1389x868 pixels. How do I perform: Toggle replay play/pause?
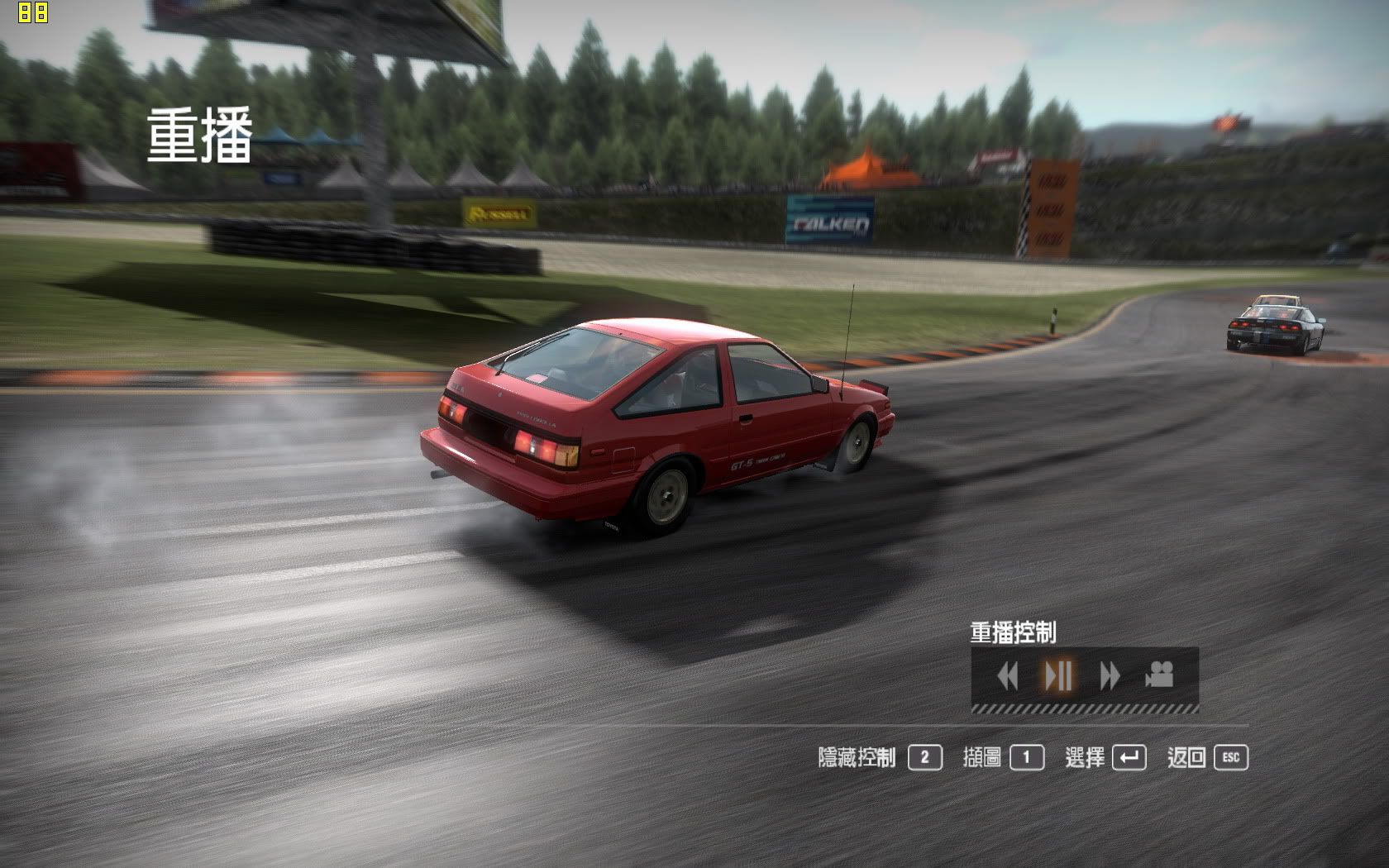[1058, 675]
